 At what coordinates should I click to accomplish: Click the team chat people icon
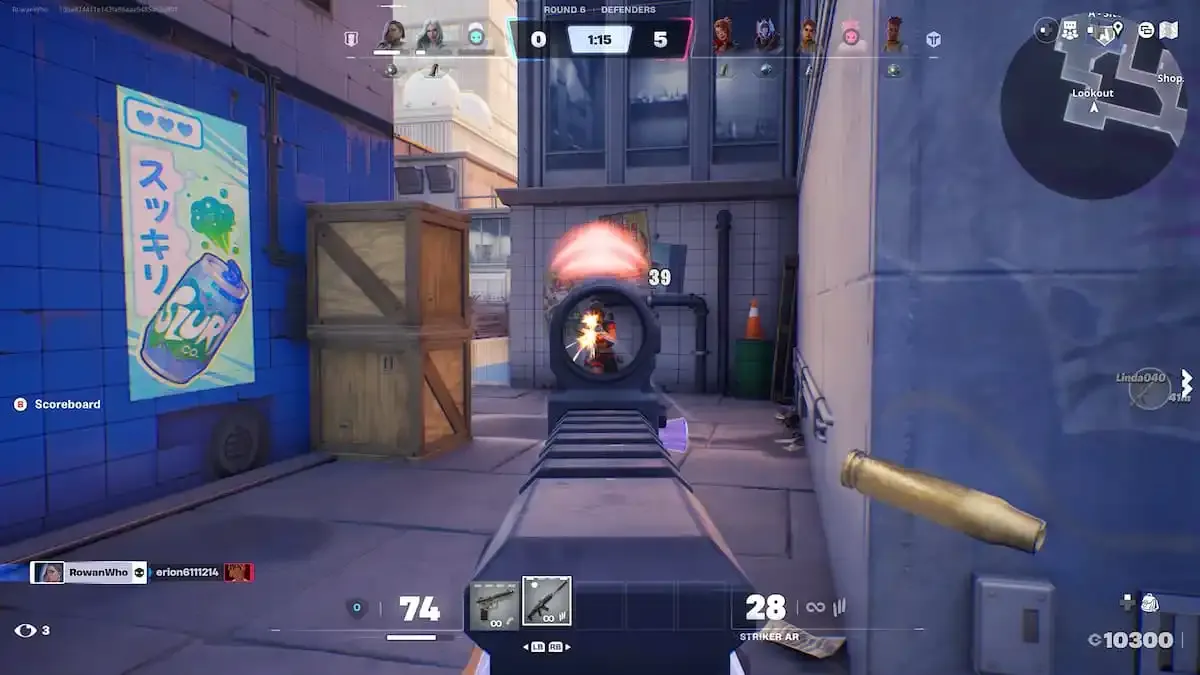(x=1071, y=30)
